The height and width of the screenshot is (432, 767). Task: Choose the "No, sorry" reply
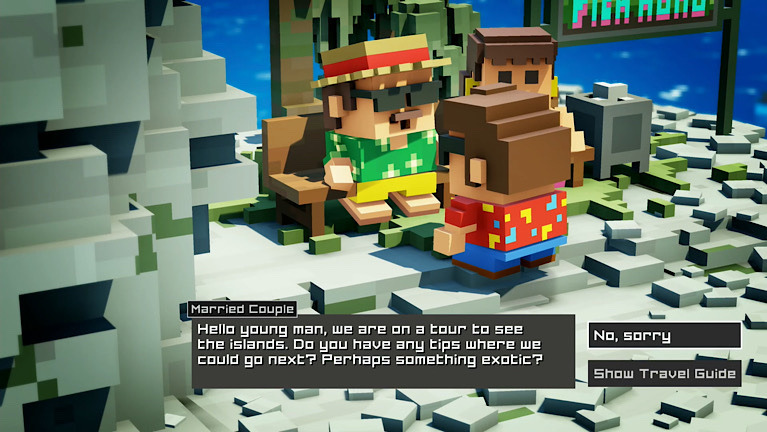664,336
